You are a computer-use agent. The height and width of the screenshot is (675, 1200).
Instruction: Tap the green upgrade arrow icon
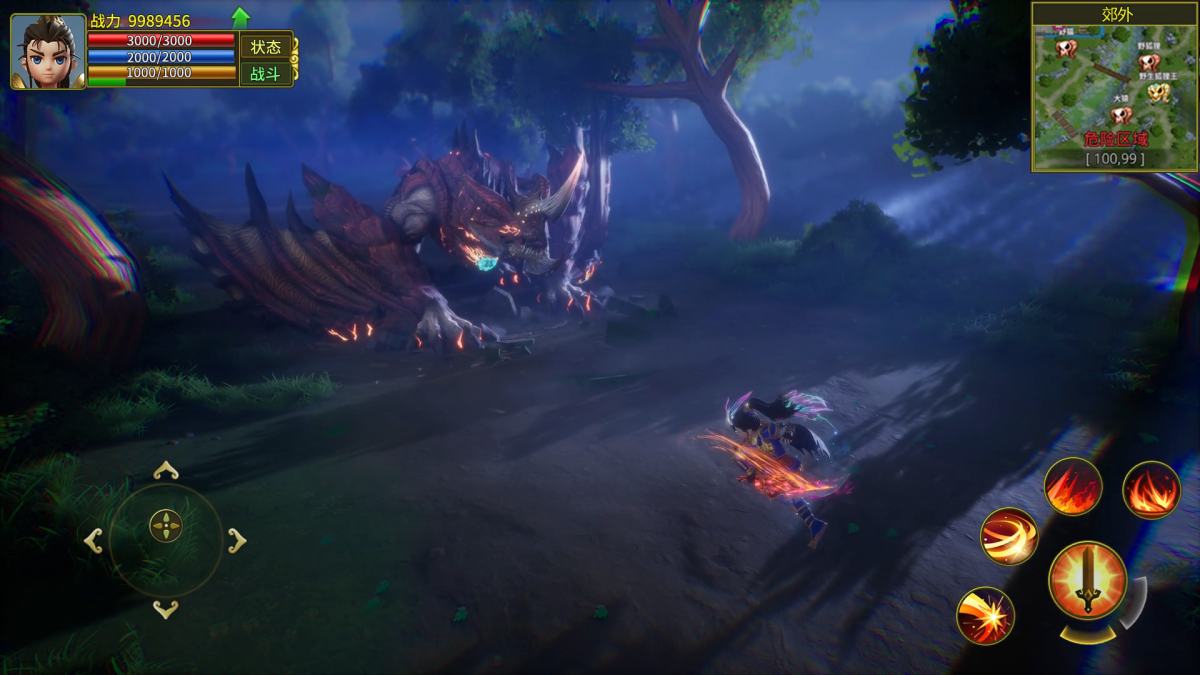tap(240, 17)
